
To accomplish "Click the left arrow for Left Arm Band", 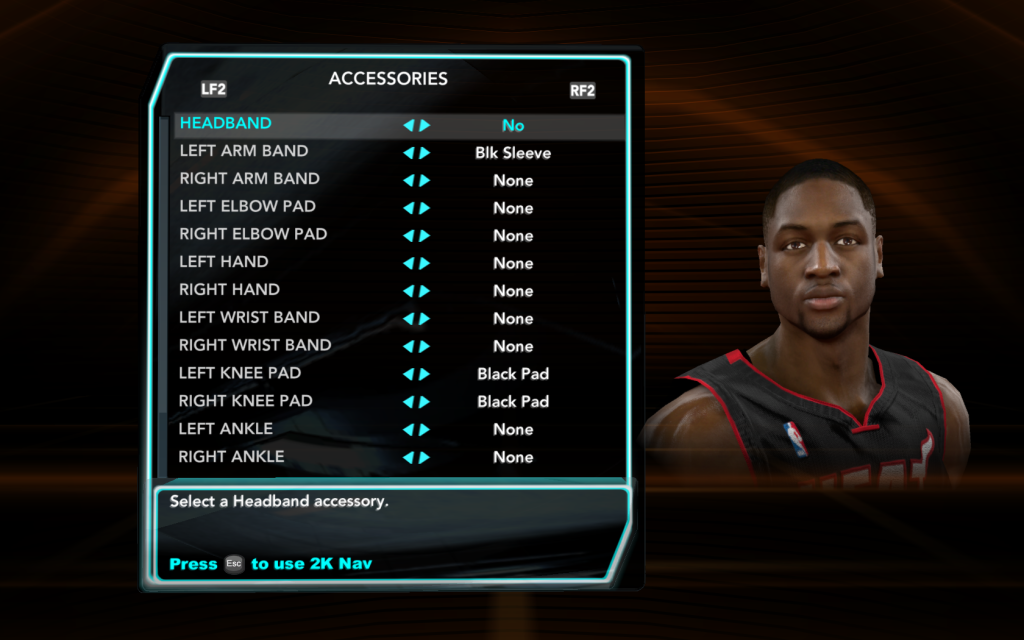I will click(408, 153).
